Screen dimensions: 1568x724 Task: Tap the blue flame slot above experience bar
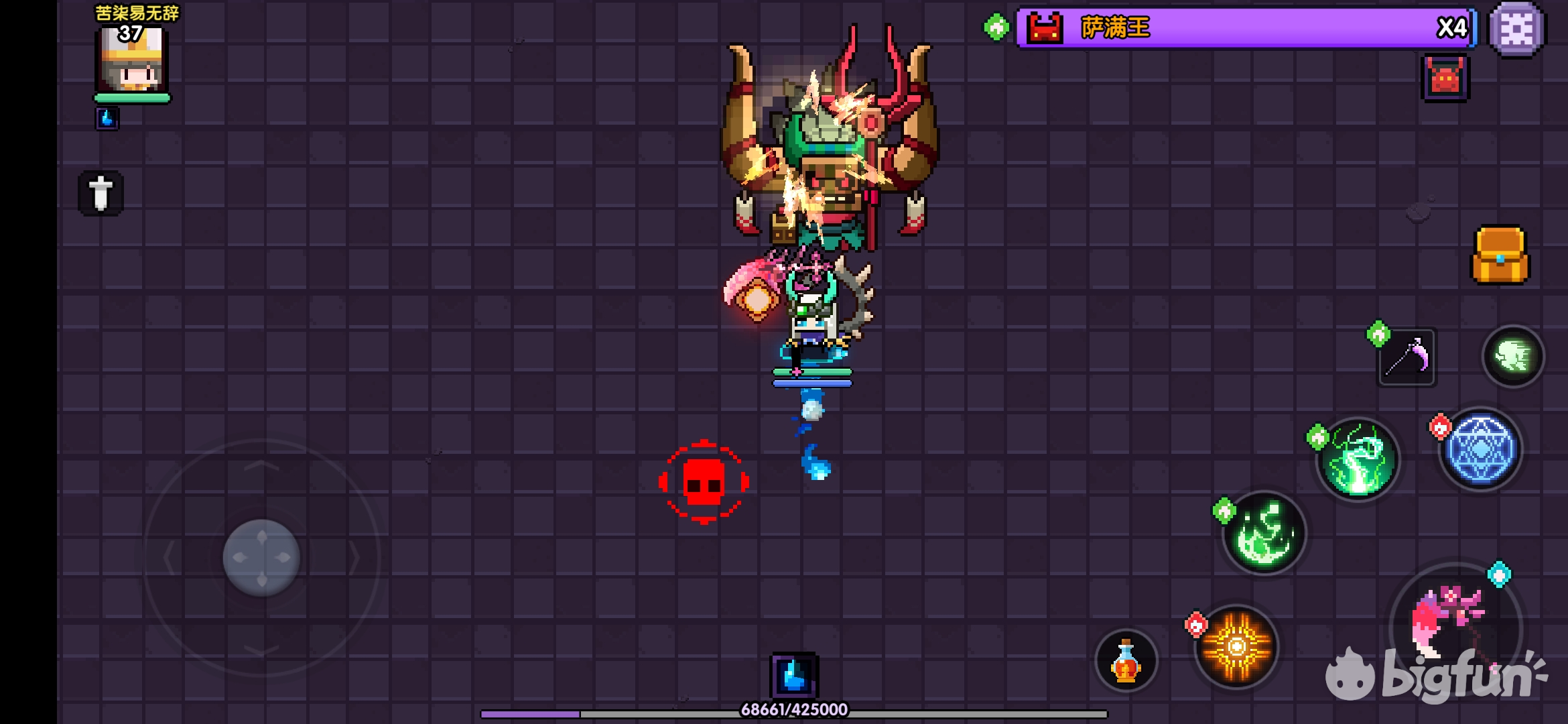click(794, 674)
